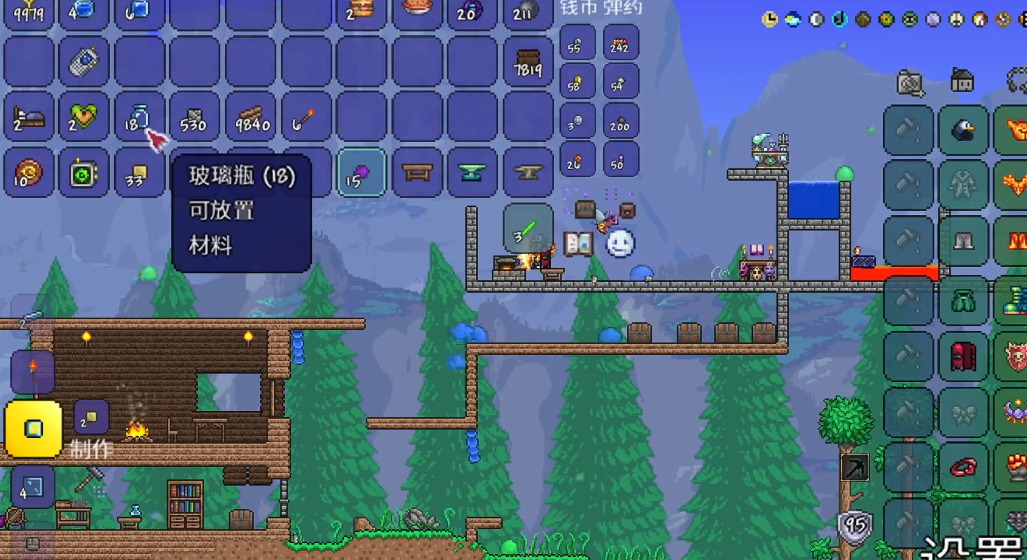
Task: Open the camera mode icon
Action: tap(910, 82)
